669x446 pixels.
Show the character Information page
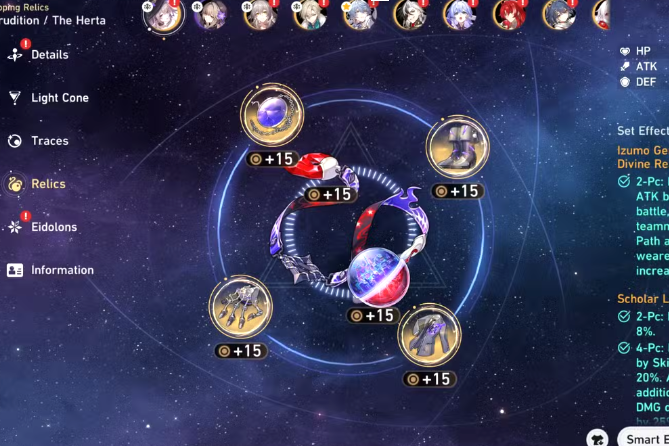(62, 270)
